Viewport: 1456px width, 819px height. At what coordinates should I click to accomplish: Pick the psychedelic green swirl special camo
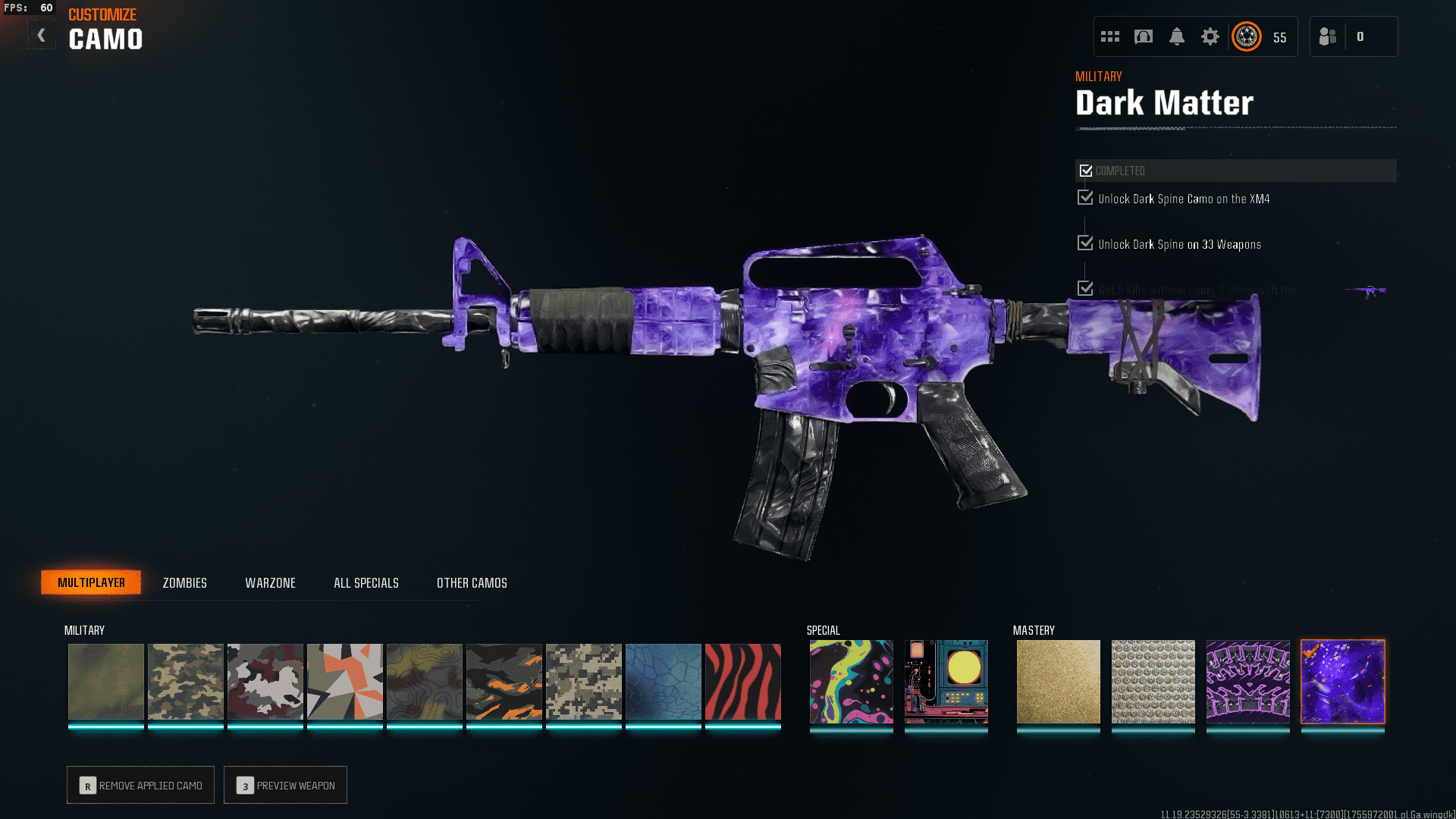click(x=851, y=681)
